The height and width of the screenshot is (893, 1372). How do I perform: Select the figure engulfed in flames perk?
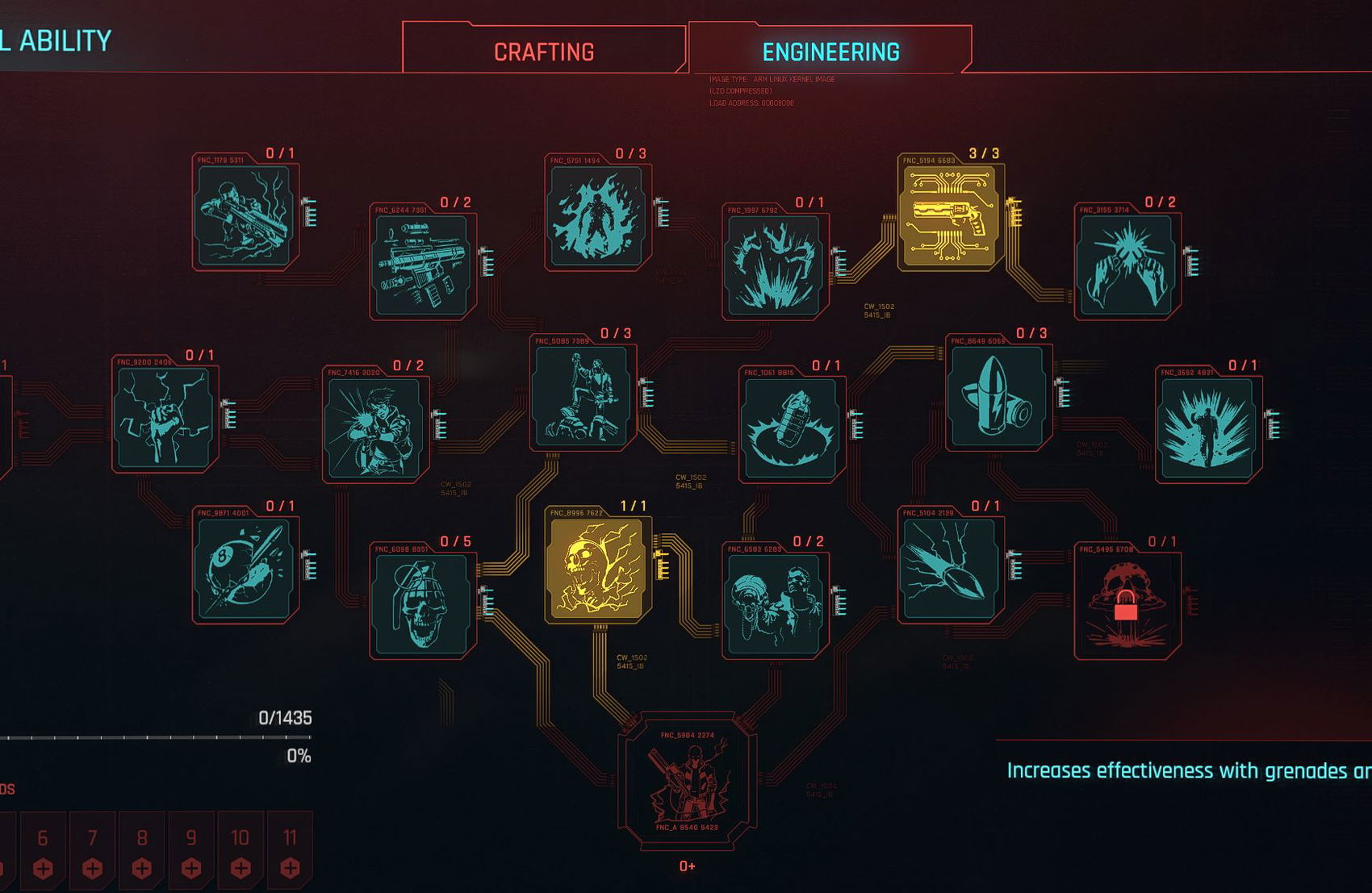[x=597, y=215]
